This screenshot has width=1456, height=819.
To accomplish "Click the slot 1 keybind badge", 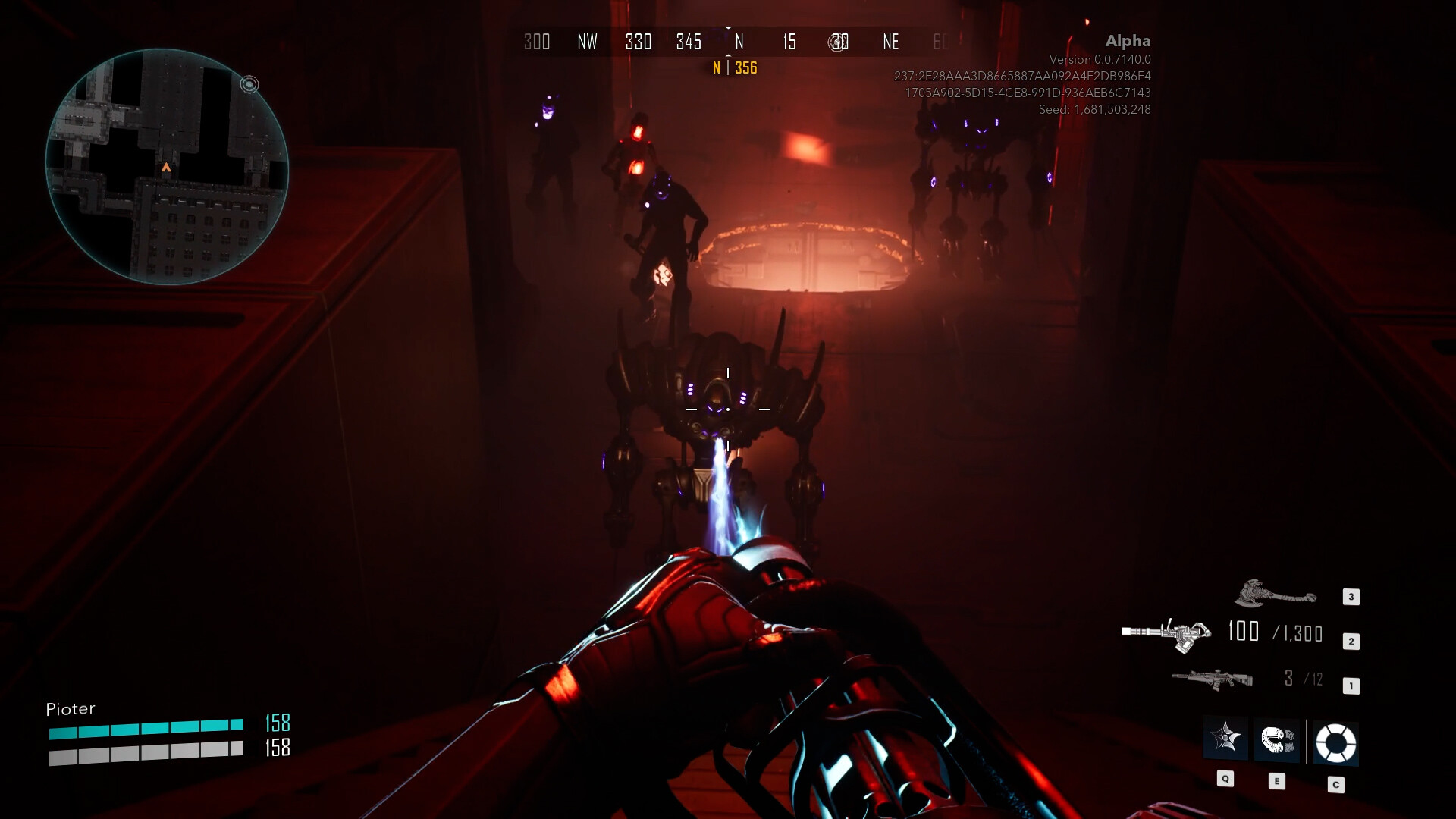I will (1351, 685).
